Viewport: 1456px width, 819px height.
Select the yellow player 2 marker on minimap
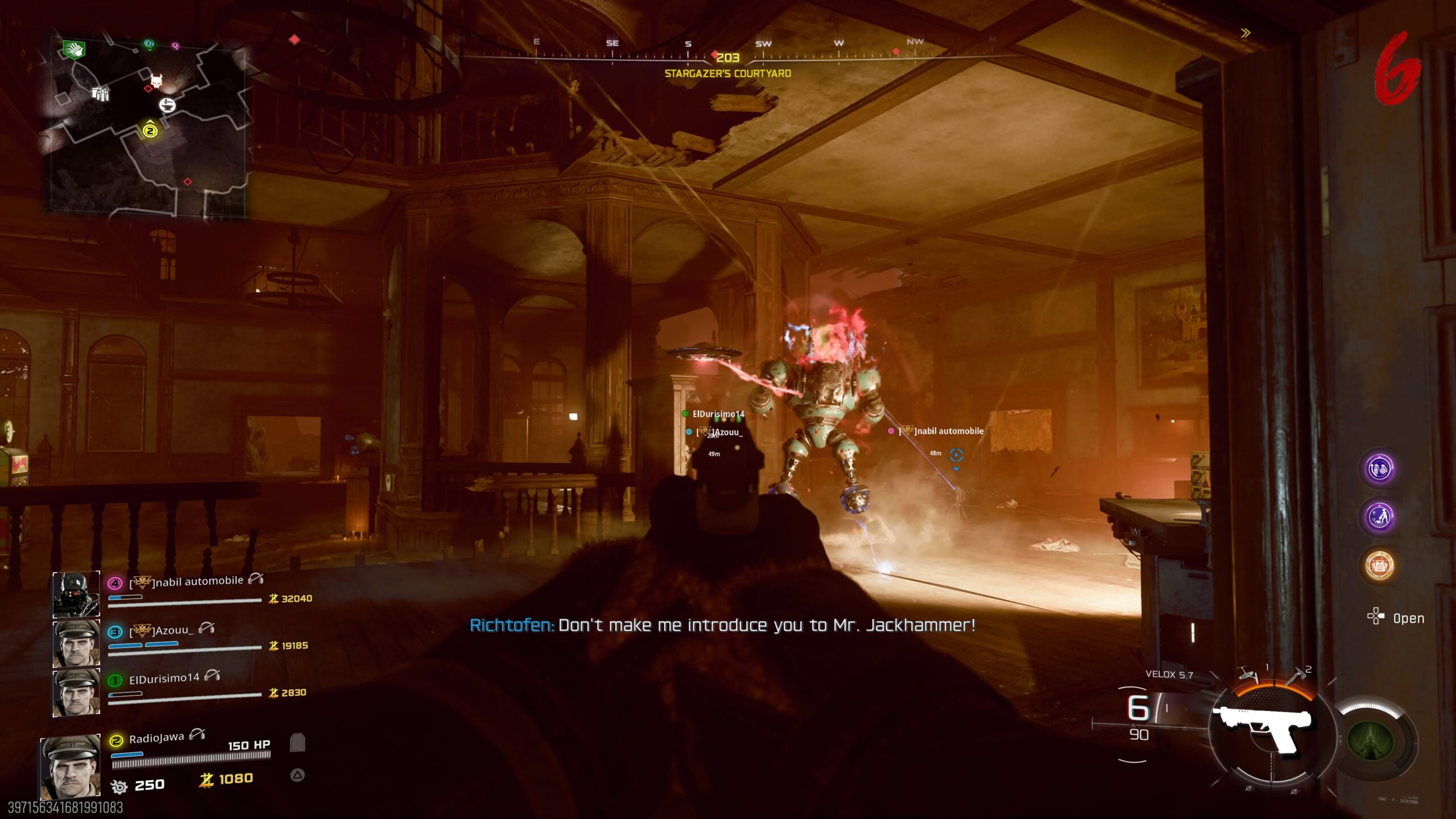[150, 131]
